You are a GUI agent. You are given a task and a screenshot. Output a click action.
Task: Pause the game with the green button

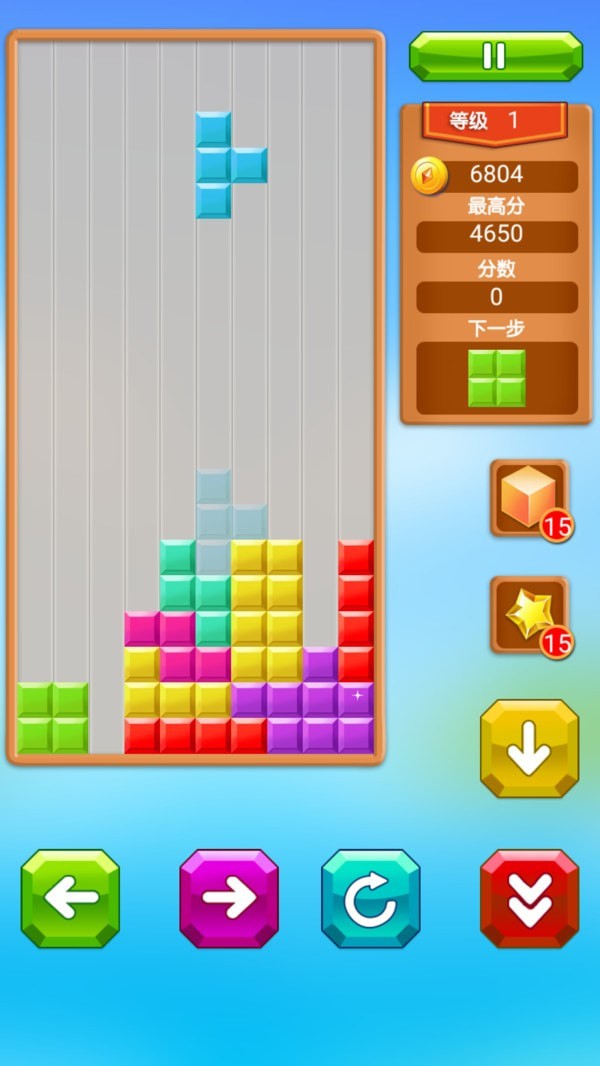(x=495, y=56)
